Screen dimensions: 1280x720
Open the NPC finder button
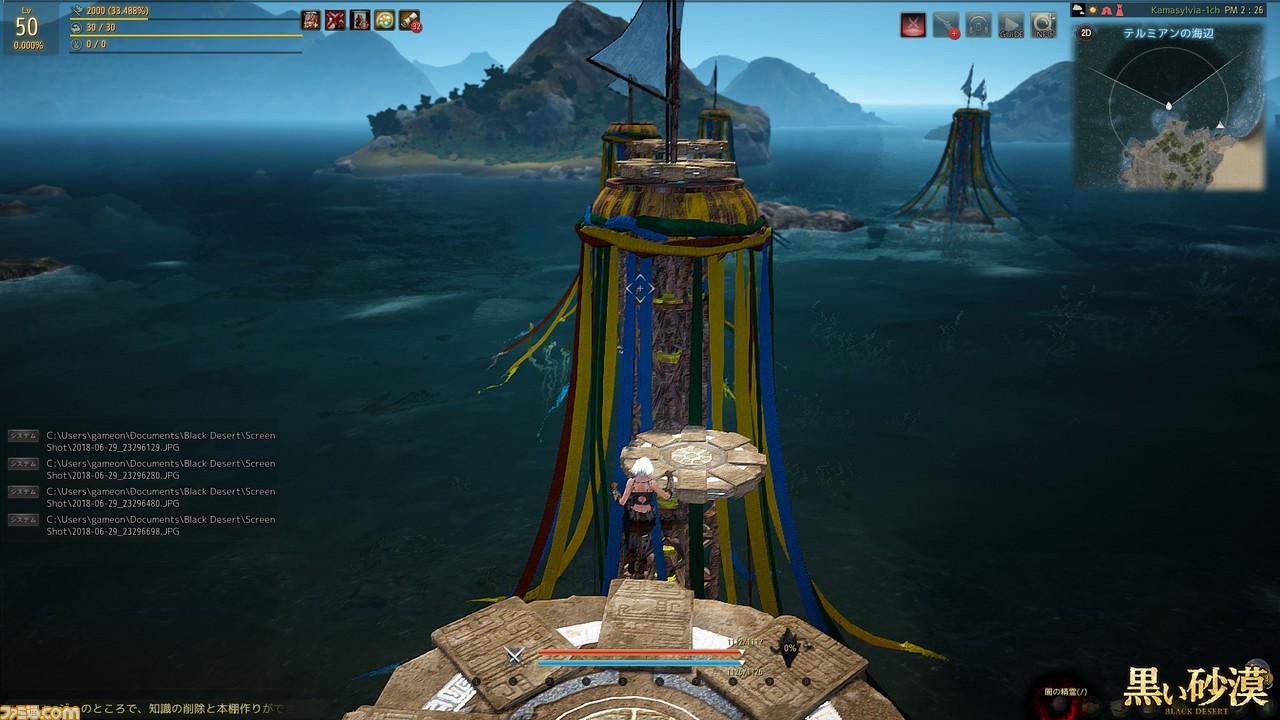[x=1044, y=25]
